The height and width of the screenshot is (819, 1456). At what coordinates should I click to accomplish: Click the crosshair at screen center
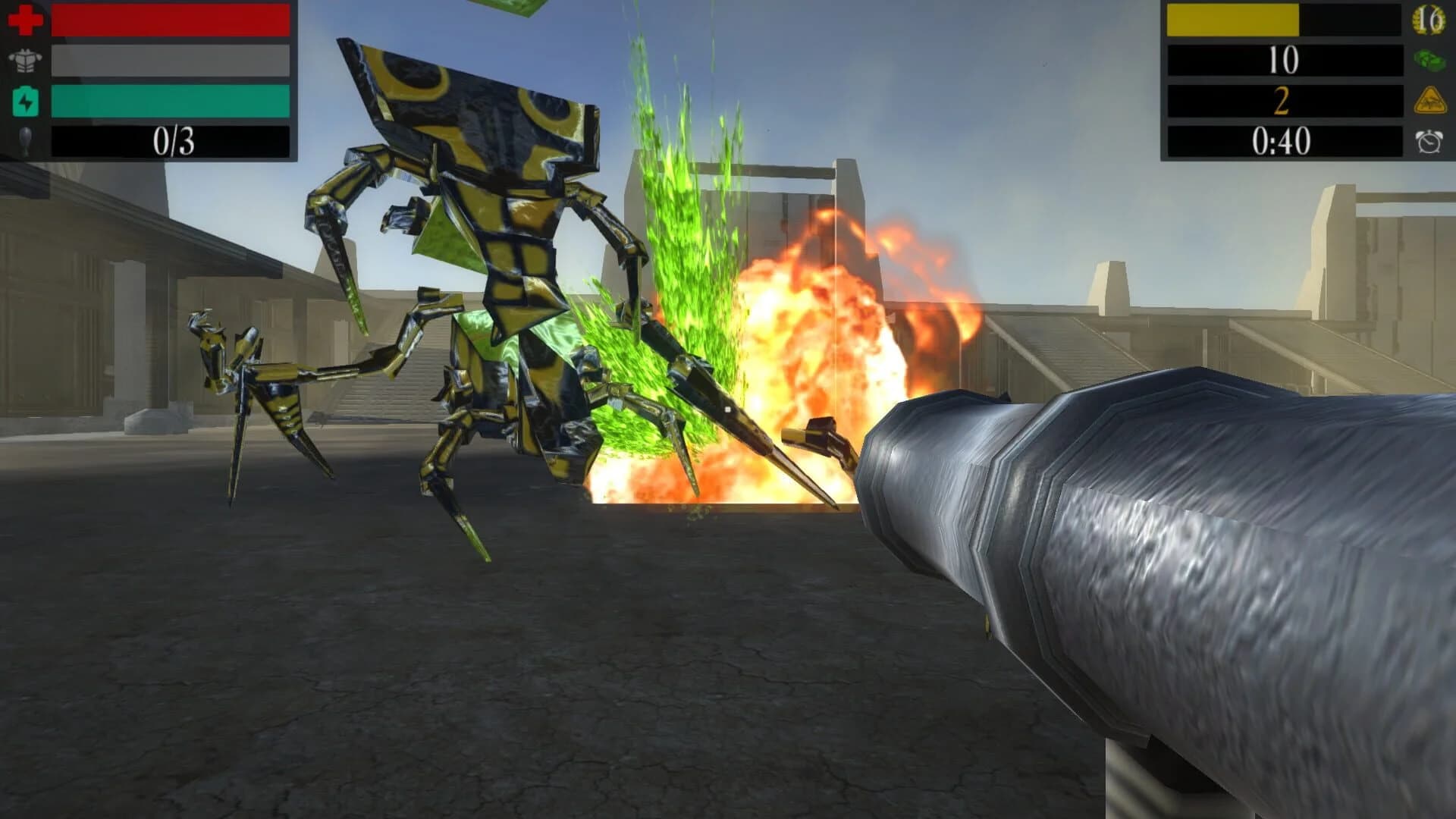tap(728, 409)
